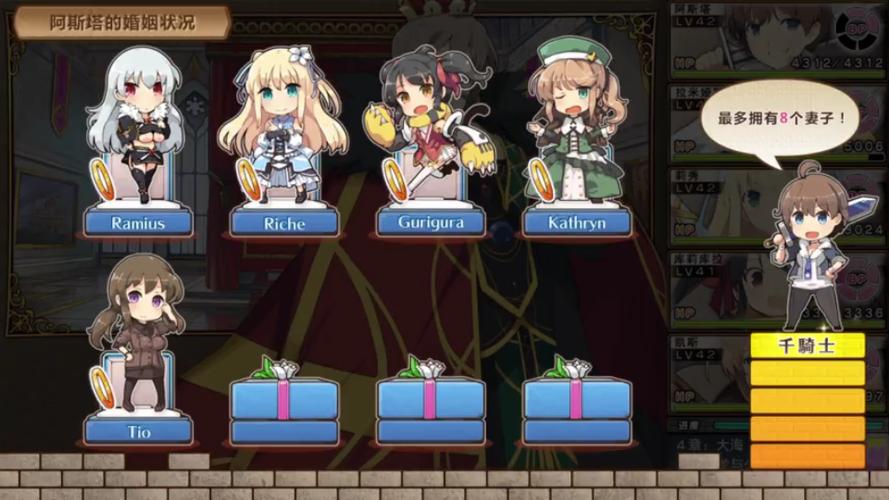Screen dimensions: 889x500
Task: Click the Tio nameplate
Action: (x=137, y=430)
